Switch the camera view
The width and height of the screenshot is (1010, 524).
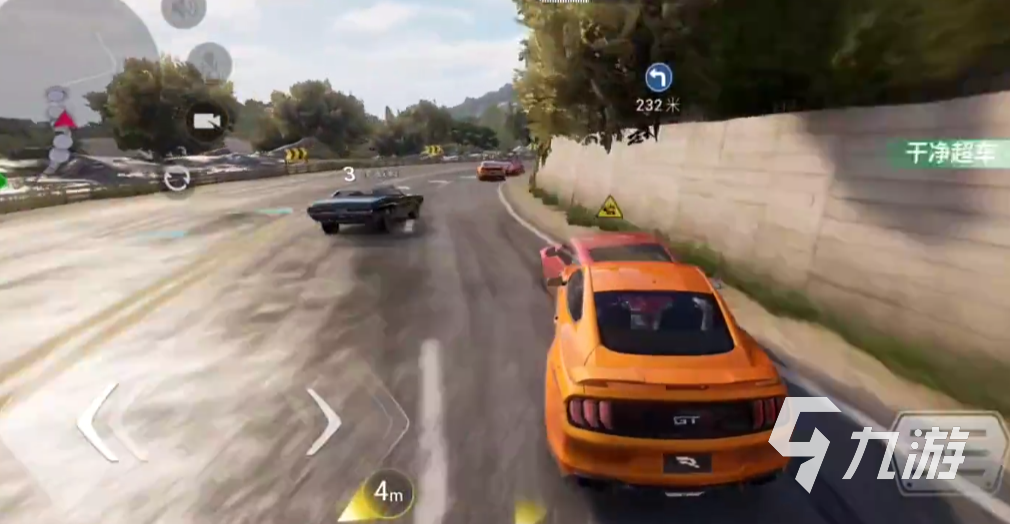pos(205,121)
